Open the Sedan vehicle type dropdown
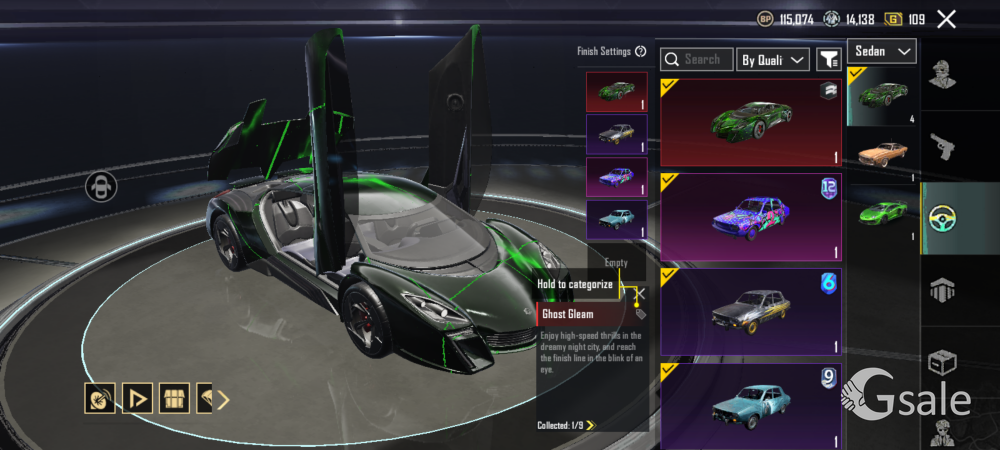Screen dimensions: 1000x450 pyautogui.click(x=882, y=51)
